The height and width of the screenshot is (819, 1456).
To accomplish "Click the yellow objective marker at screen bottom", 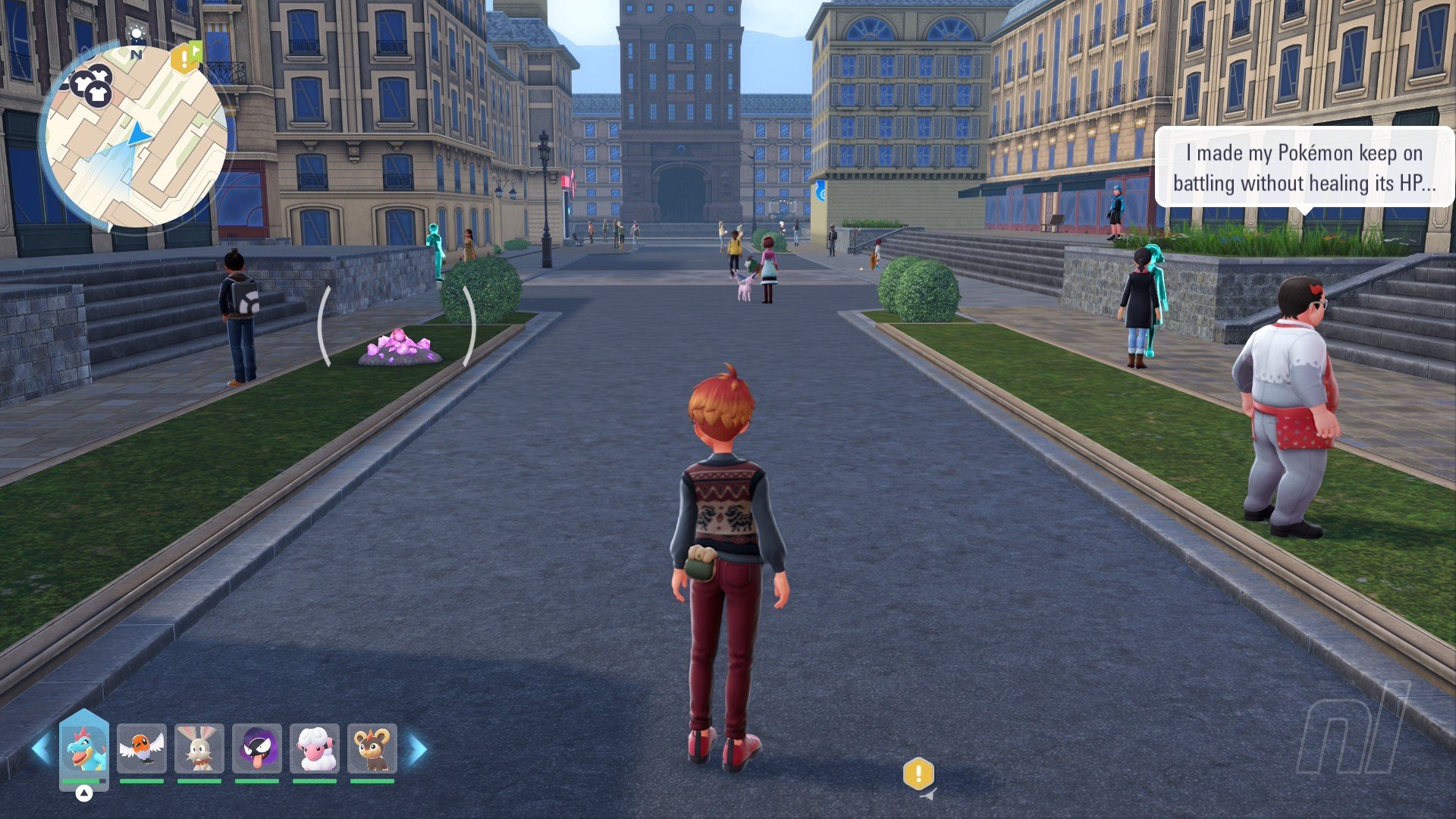I will (918, 773).
